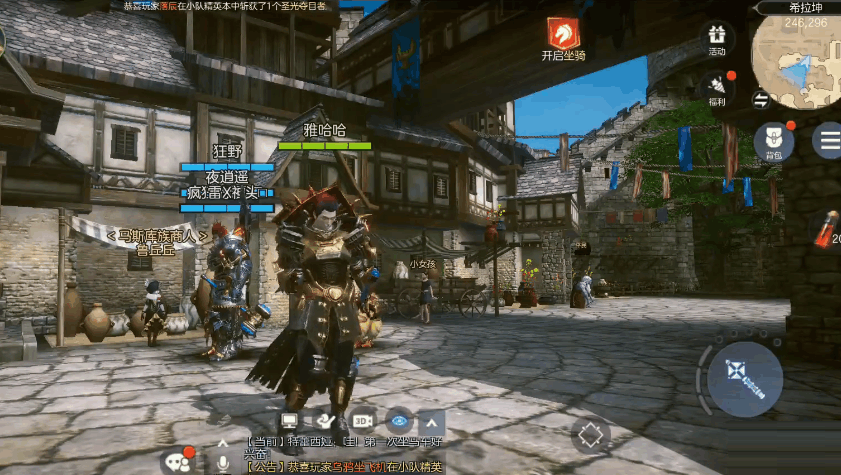
Task: Switch on the 3D camera mode
Action: click(362, 421)
